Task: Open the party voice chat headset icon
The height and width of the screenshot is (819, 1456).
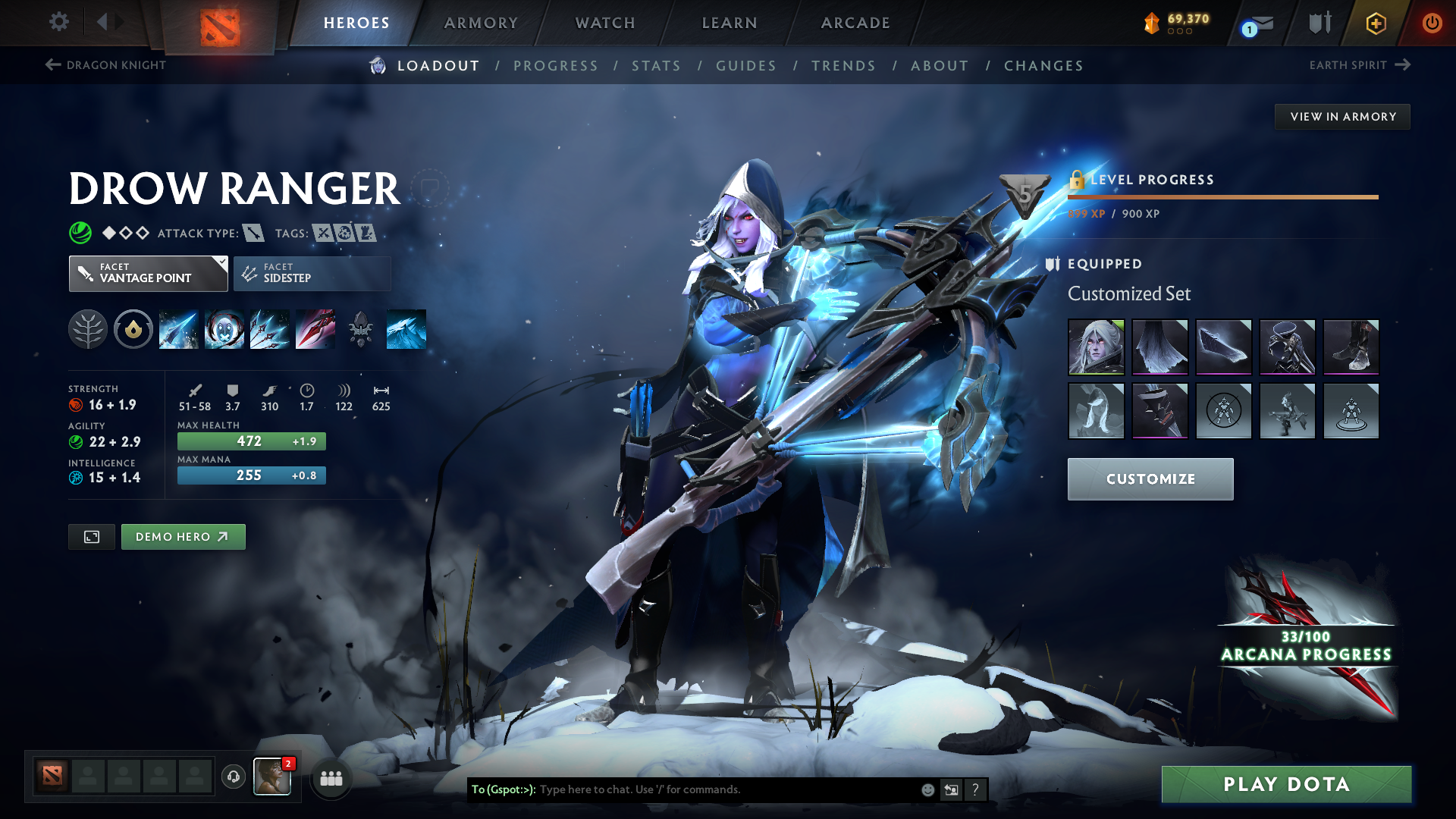Action: pos(234,777)
